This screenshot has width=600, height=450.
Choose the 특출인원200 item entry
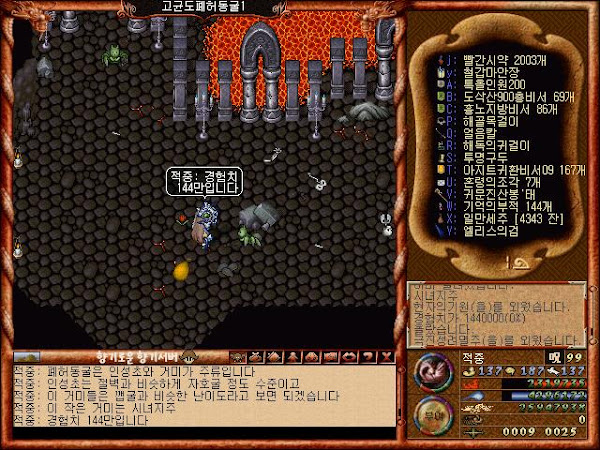click(x=481, y=85)
